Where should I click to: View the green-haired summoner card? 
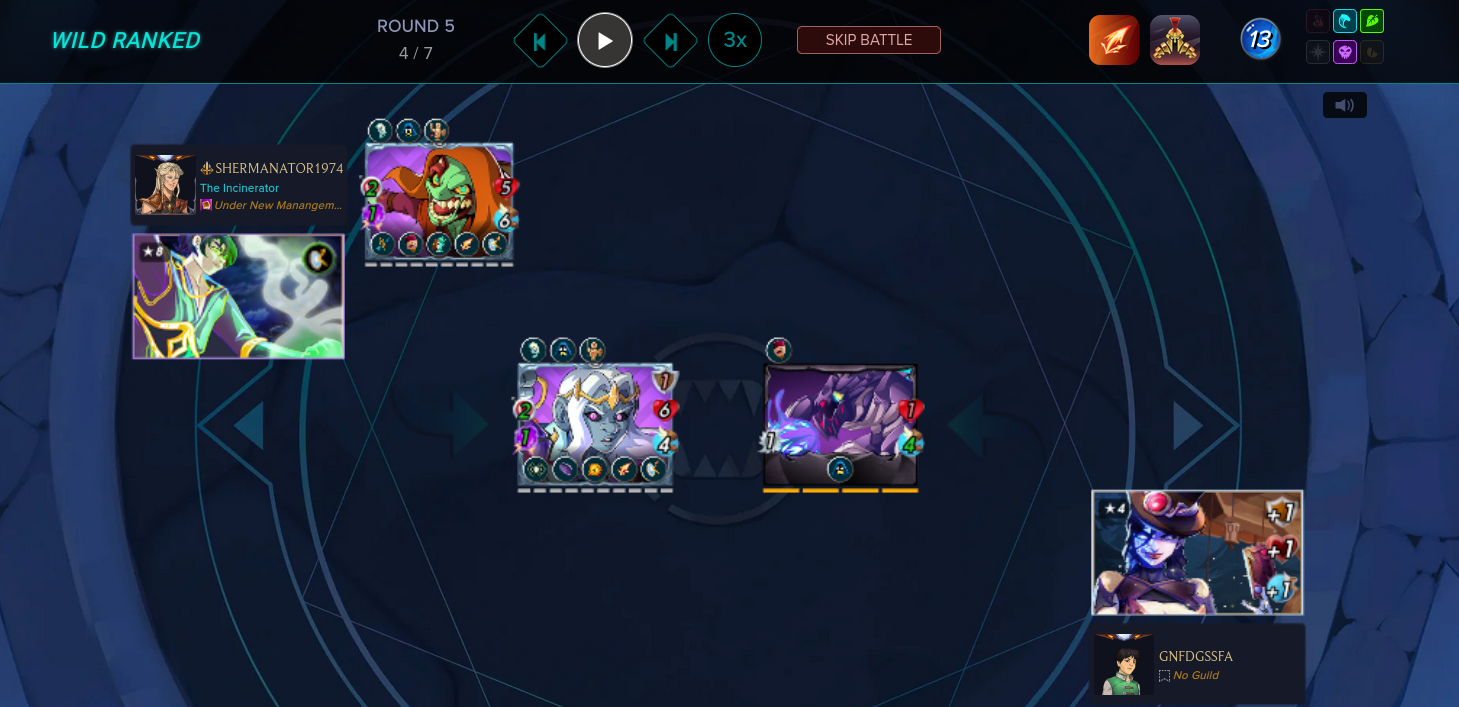coord(238,296)
